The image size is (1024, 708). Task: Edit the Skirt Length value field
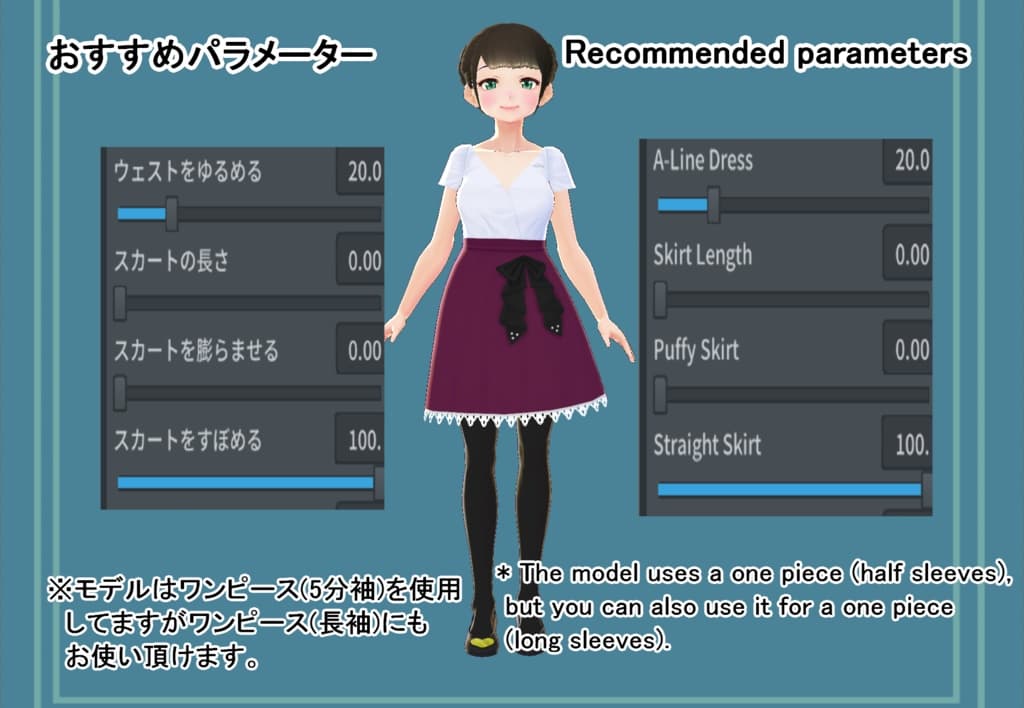909,255
